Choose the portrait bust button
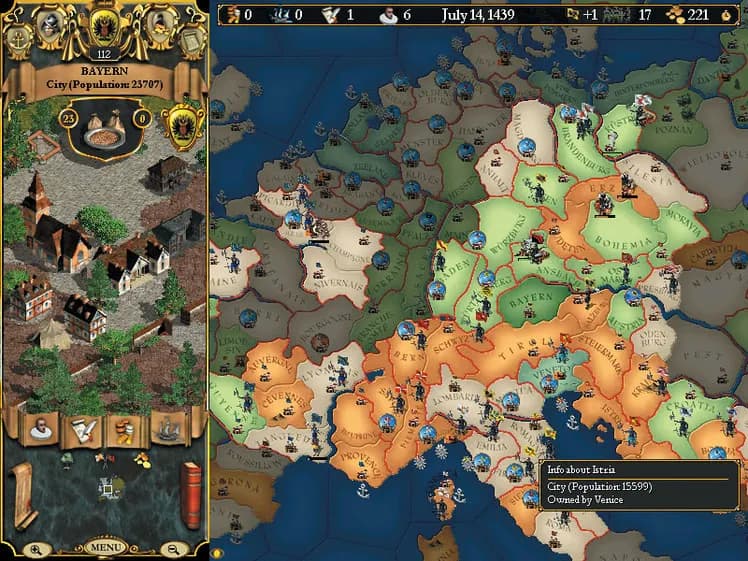Screen dimensions: 748x561 point(42,428)
